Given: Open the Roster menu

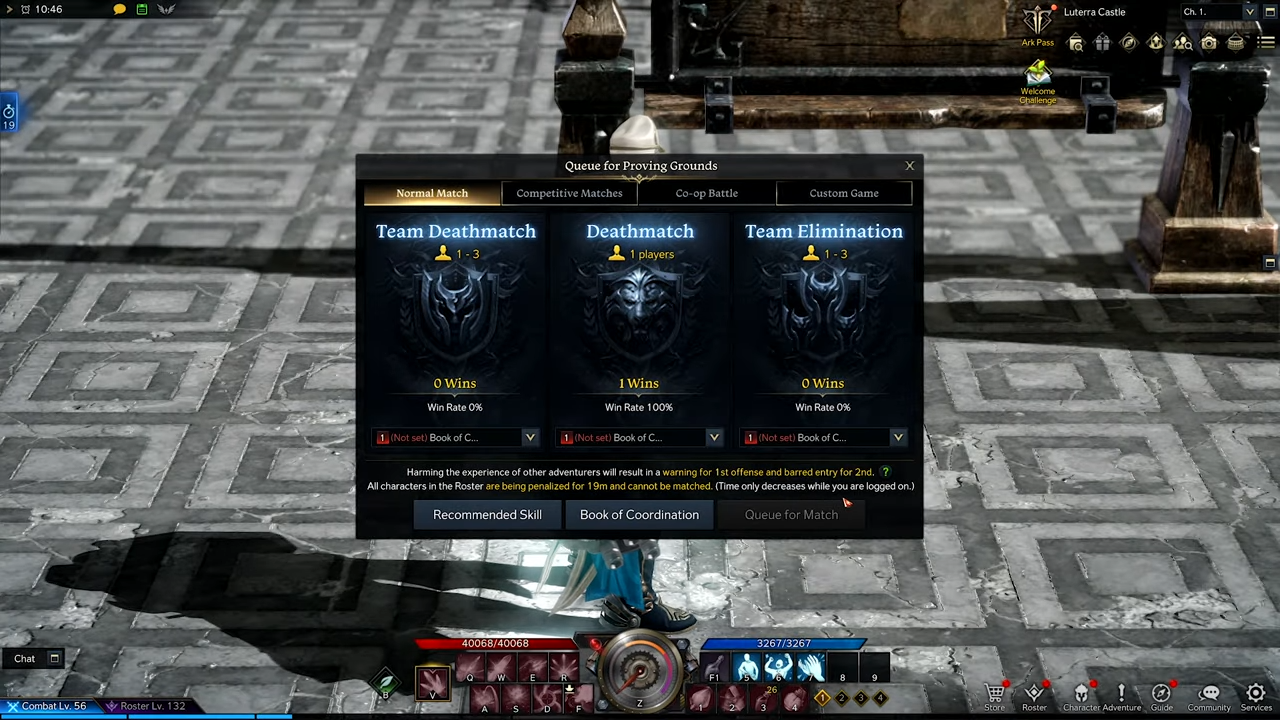Looking at the screenshot, I should pyautogui.click(x=1034, y=695).
